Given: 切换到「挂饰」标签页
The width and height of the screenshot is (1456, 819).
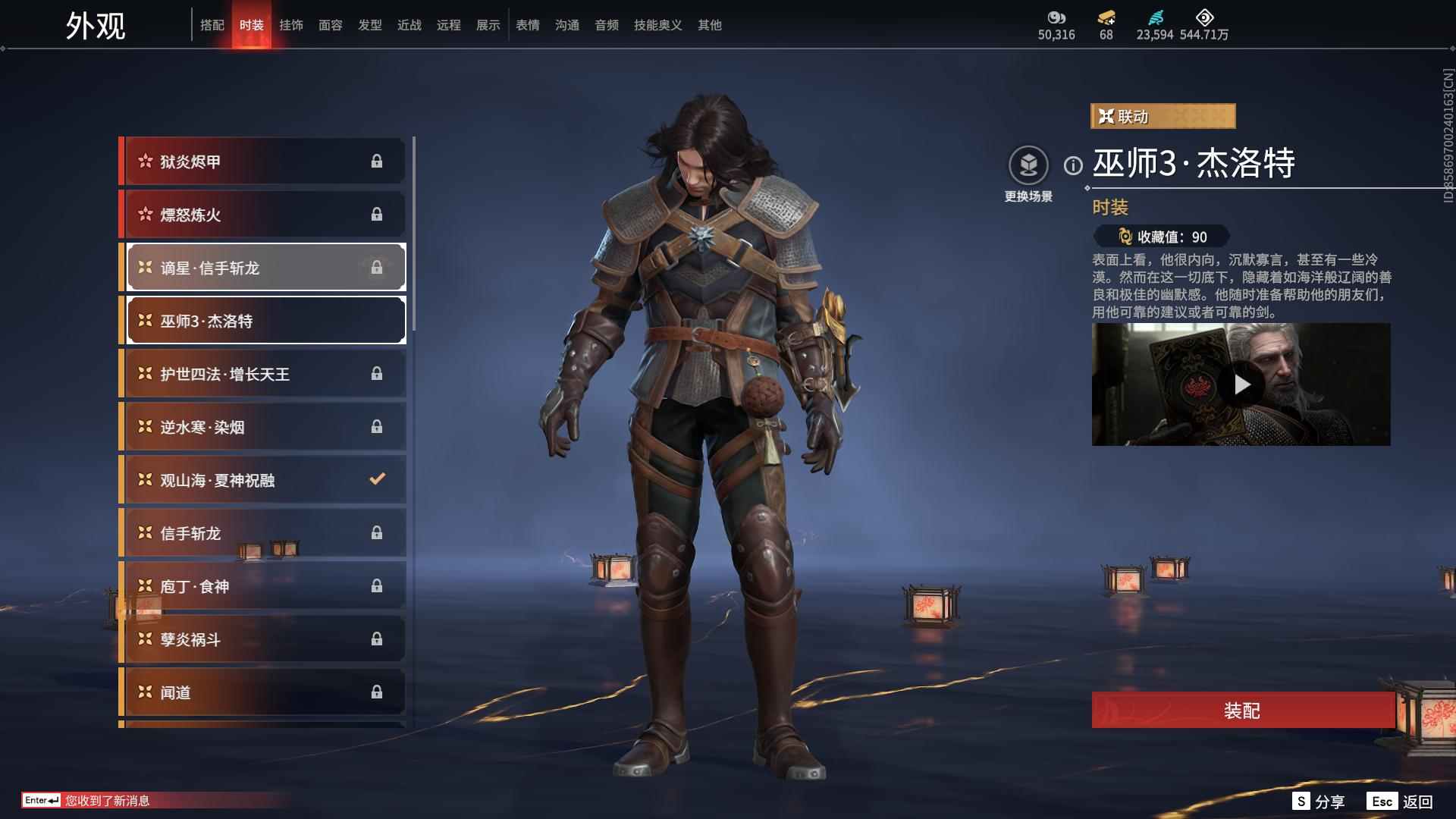Looking at the screenshot, I should (290, 24).
